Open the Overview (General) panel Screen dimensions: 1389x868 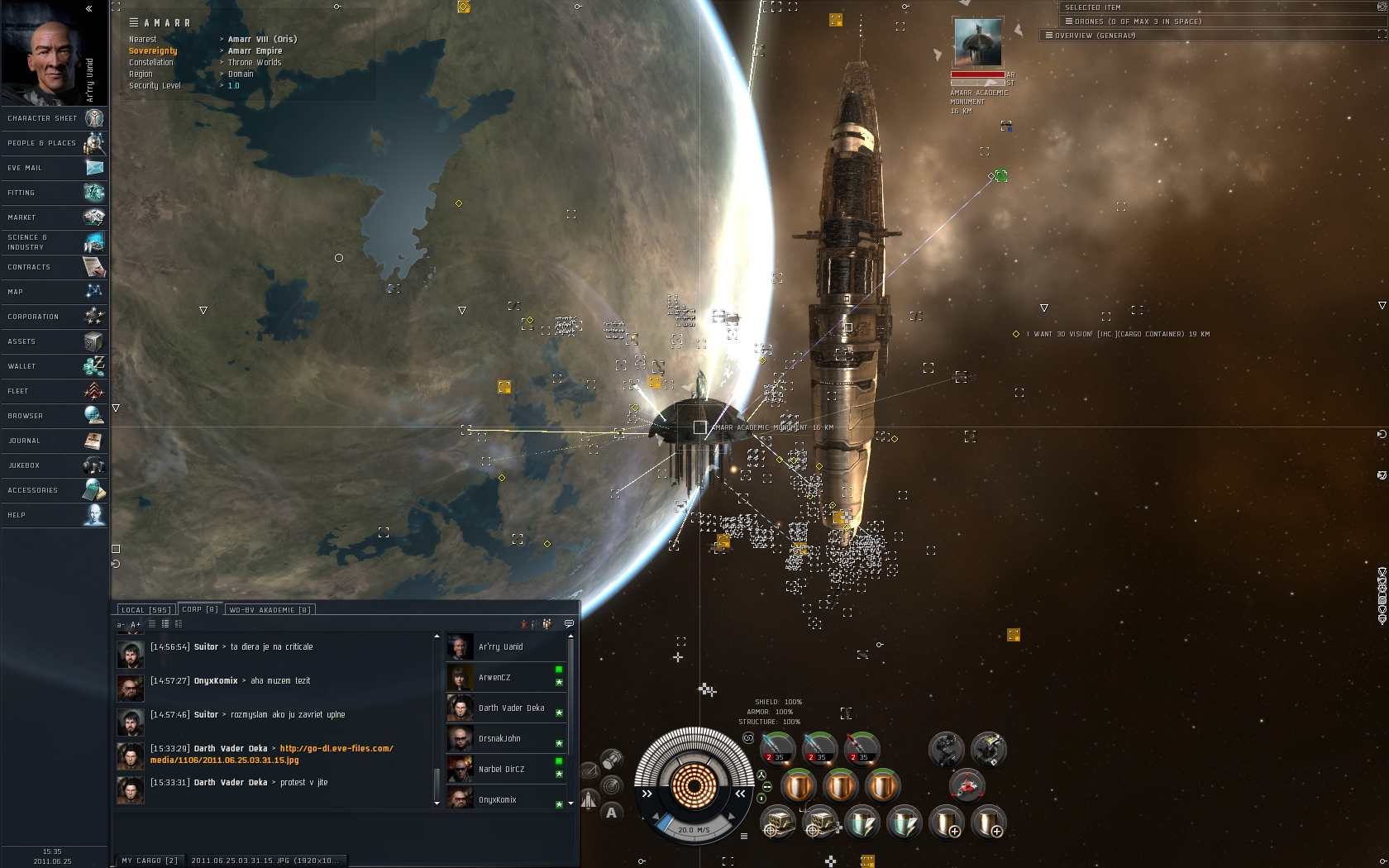1095,36
